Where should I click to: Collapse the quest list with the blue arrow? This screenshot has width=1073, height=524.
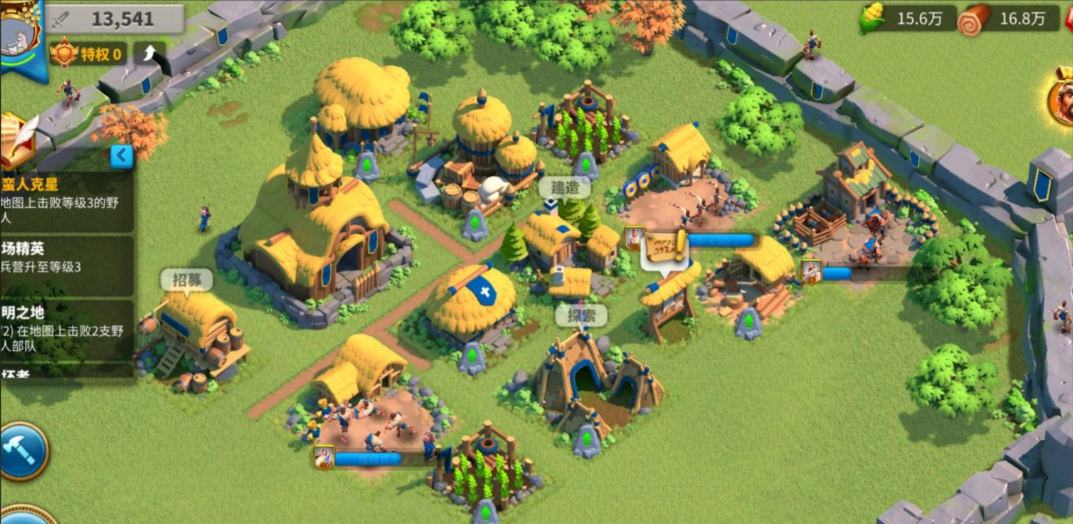121,156
